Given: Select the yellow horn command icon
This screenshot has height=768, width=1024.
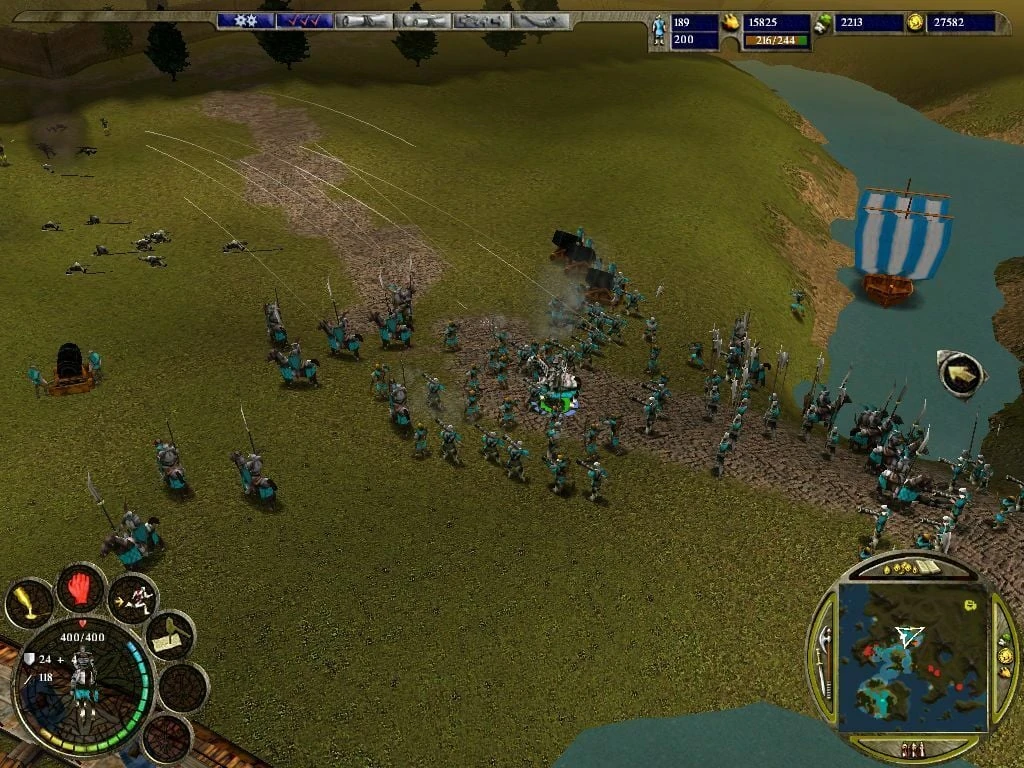Looking at the screenshot, I should (29, 603).
